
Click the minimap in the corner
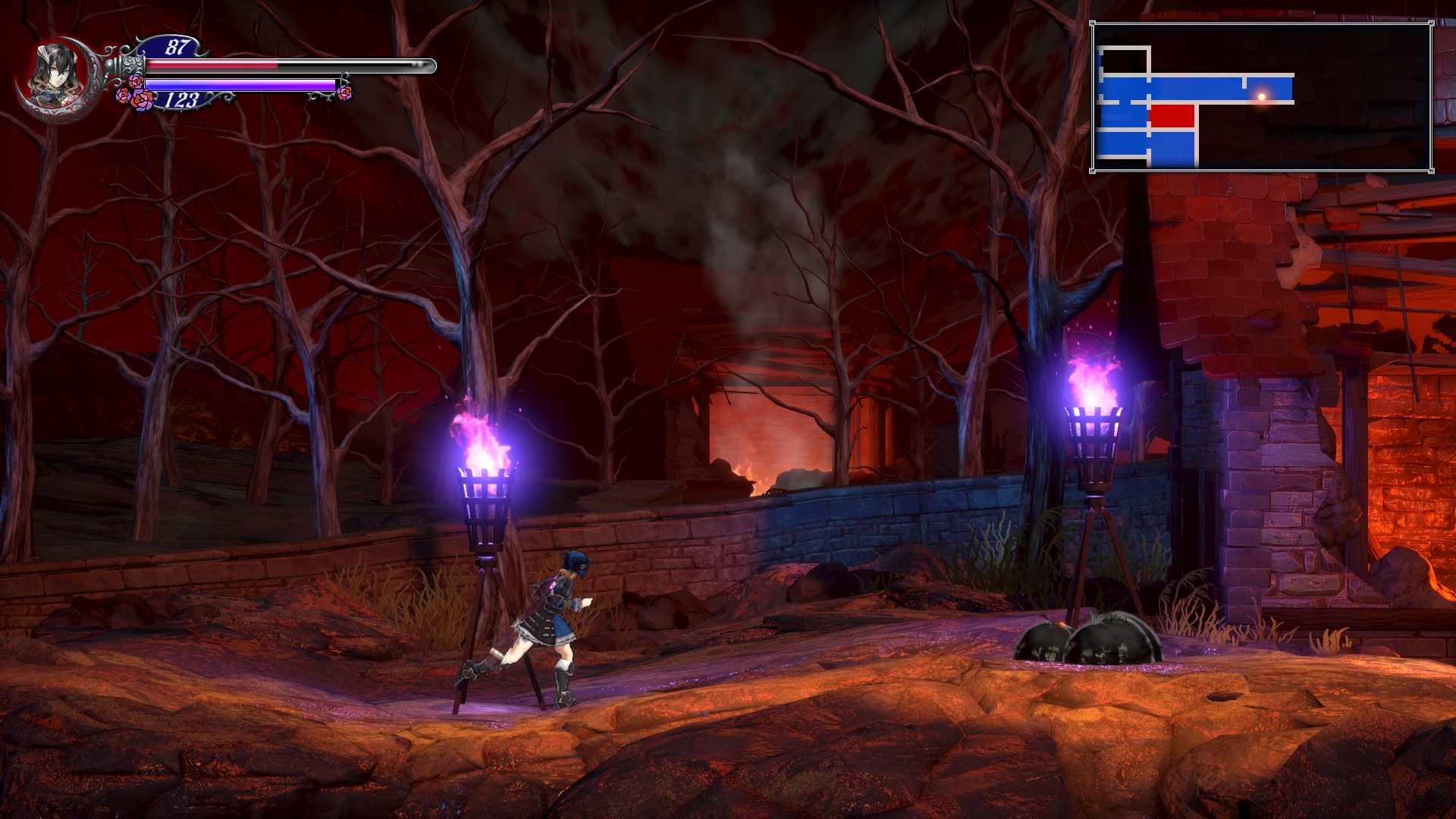pos(1262,97)
